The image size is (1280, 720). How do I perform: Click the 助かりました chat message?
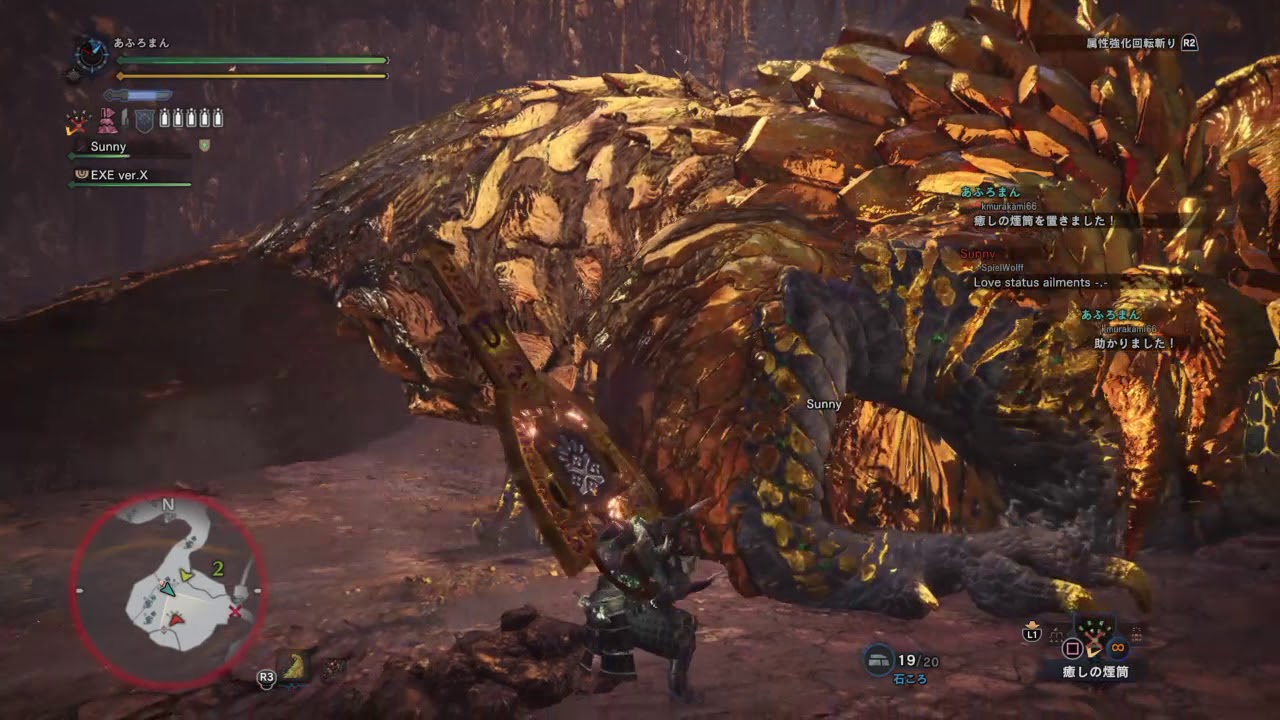point(1135,343)
